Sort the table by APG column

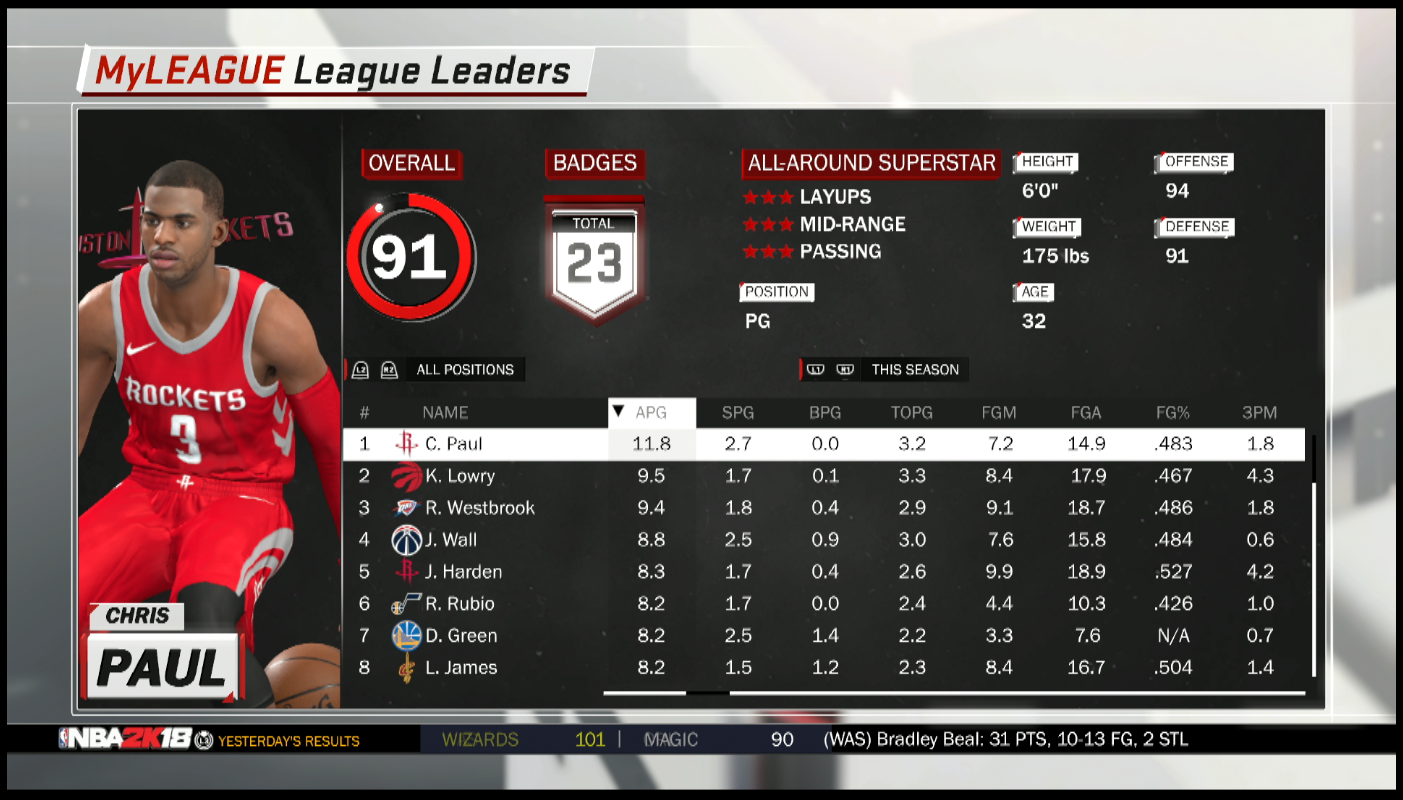pos(651,412)
